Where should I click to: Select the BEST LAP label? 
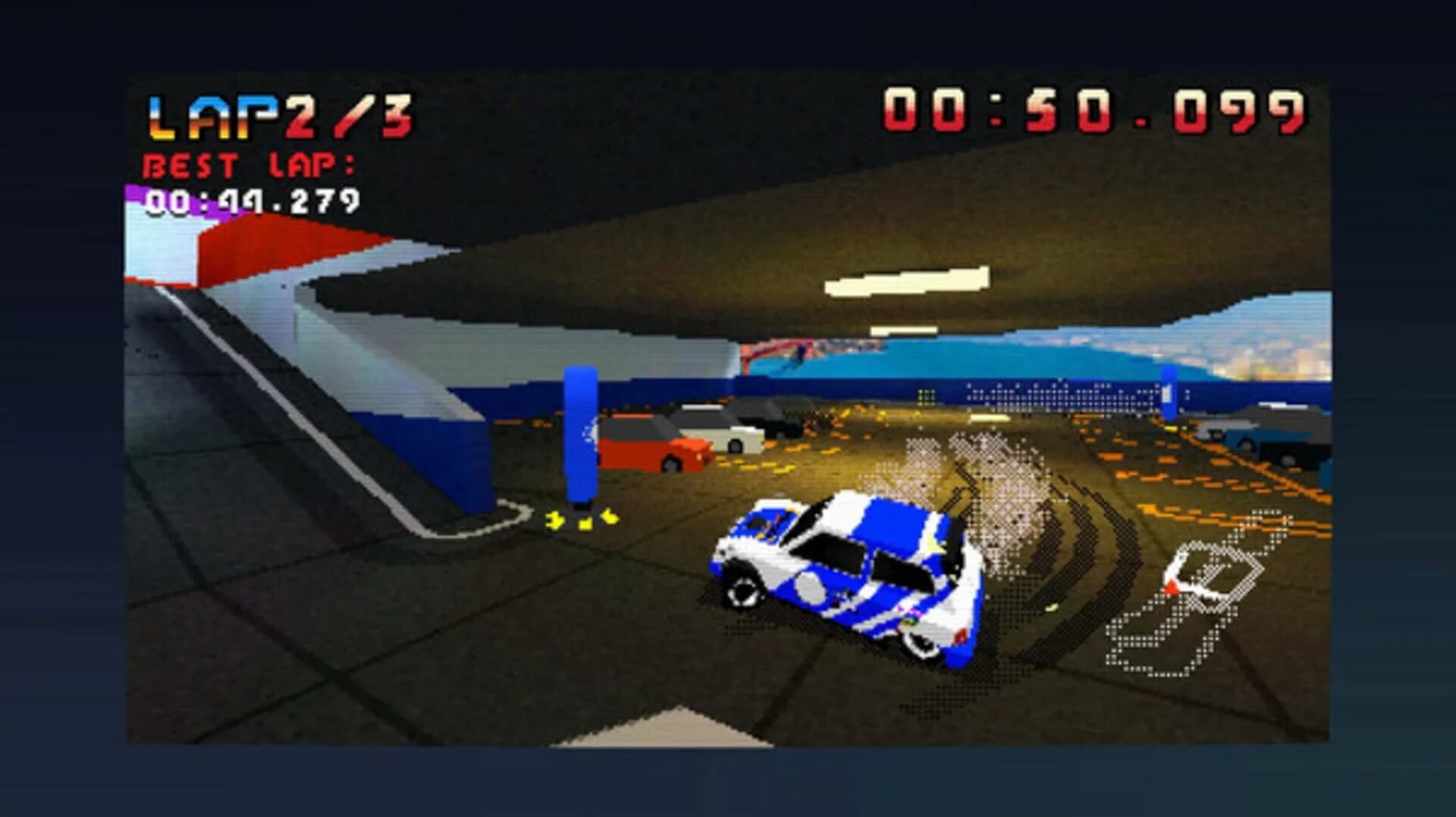(250, 165)
